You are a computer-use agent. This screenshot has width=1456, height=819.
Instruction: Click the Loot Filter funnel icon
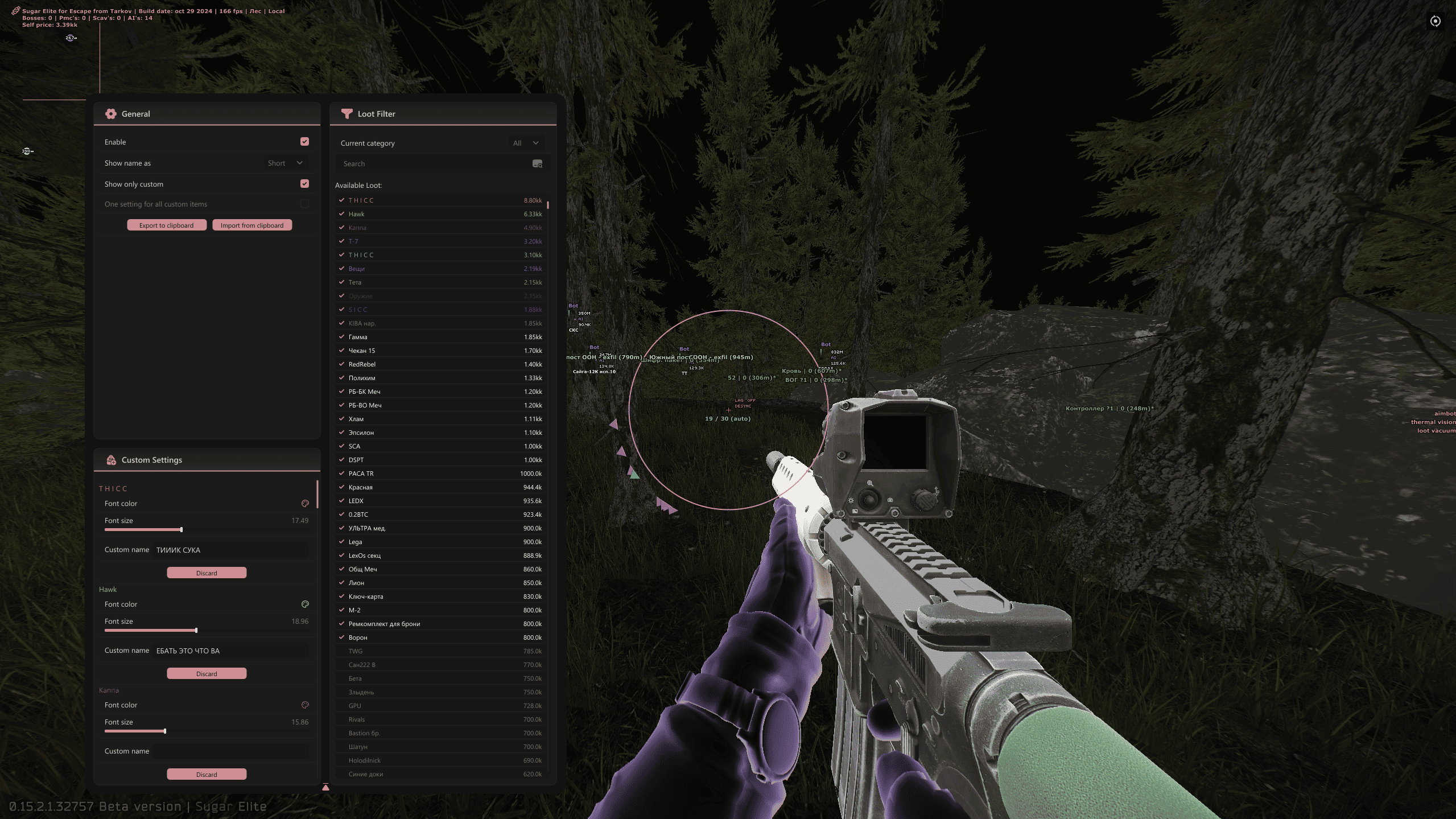coord(346,113)
